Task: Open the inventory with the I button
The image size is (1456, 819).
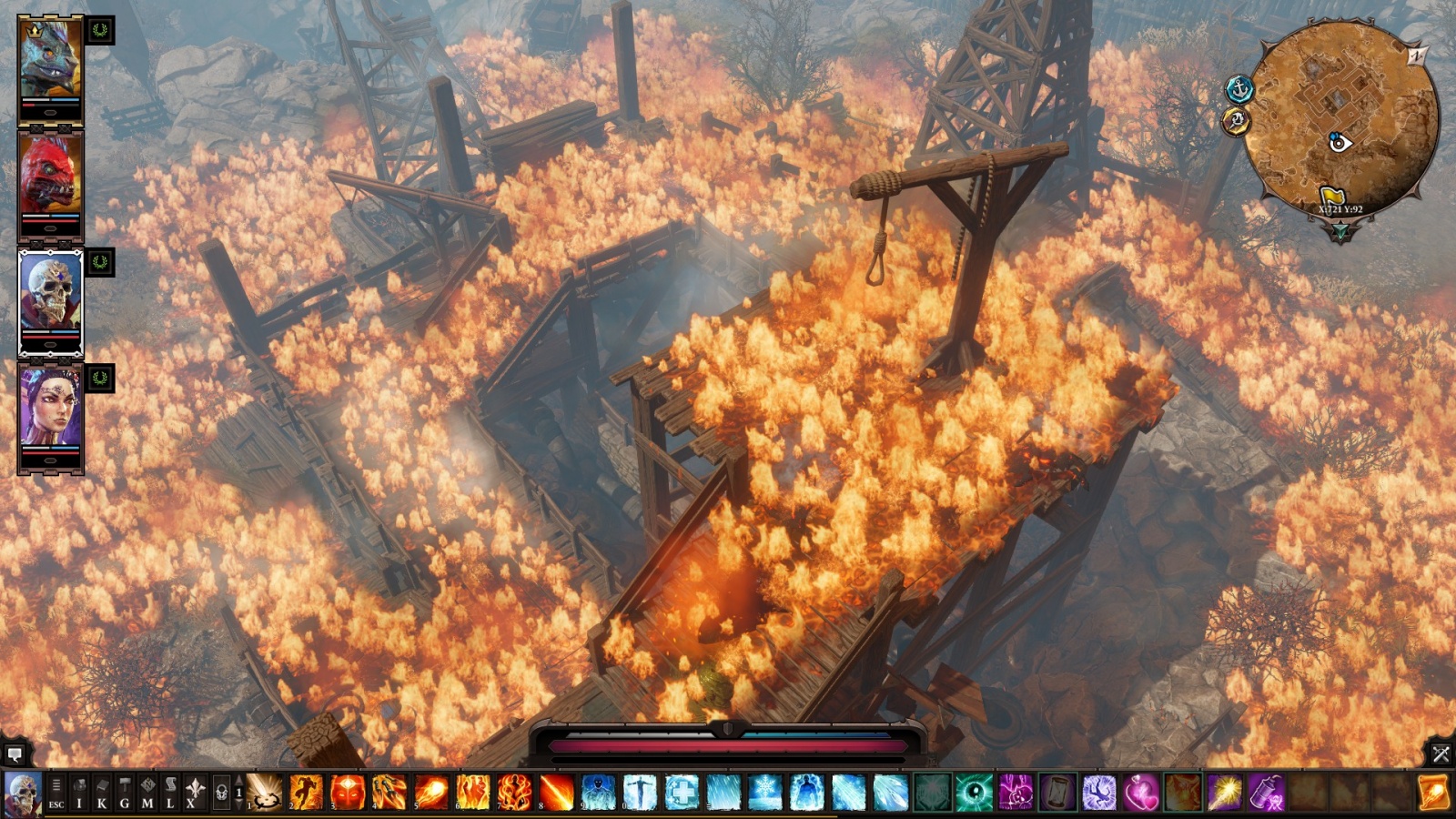Action: (x=79, y=793)
